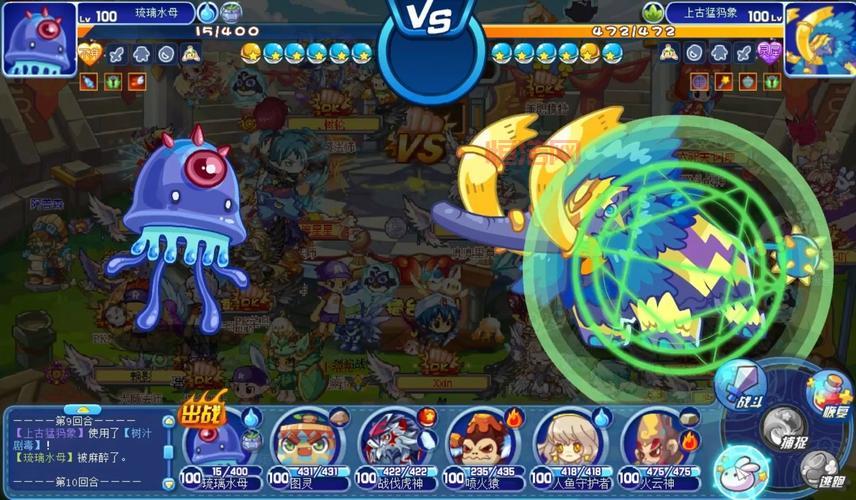Choose the 捕捉 (Capture) command
This screenshot has height=500, width=856.
click(x=783, y=427)
